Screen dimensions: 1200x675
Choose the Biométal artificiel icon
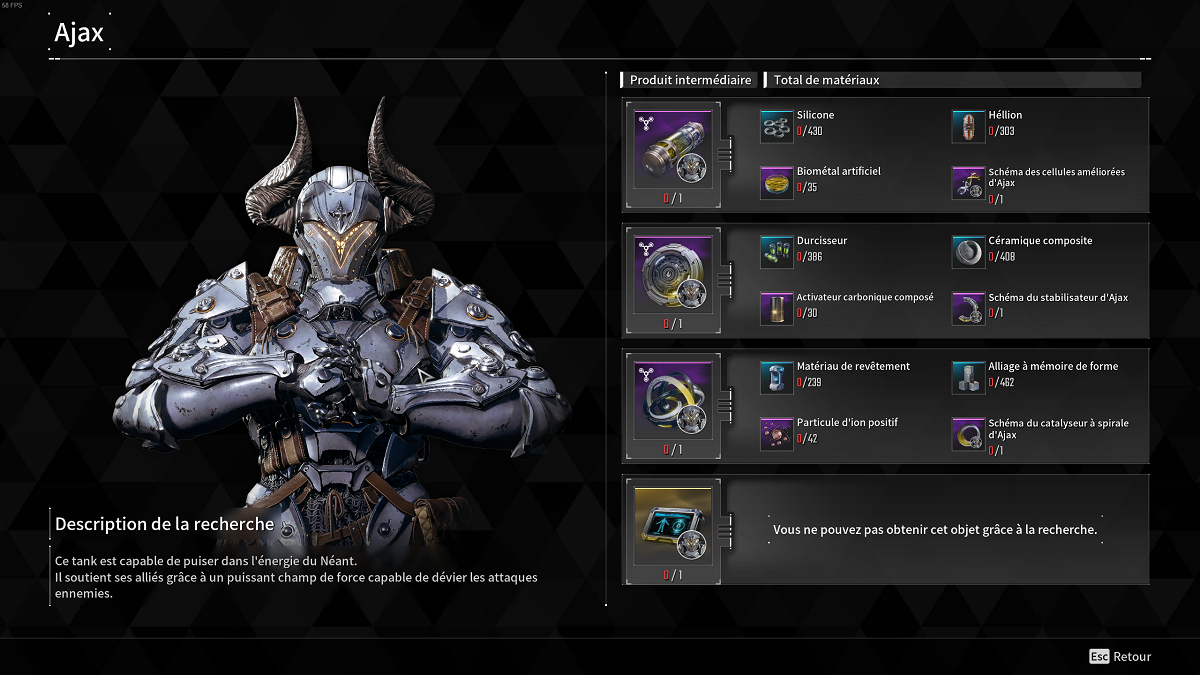(x=777, y=183)
